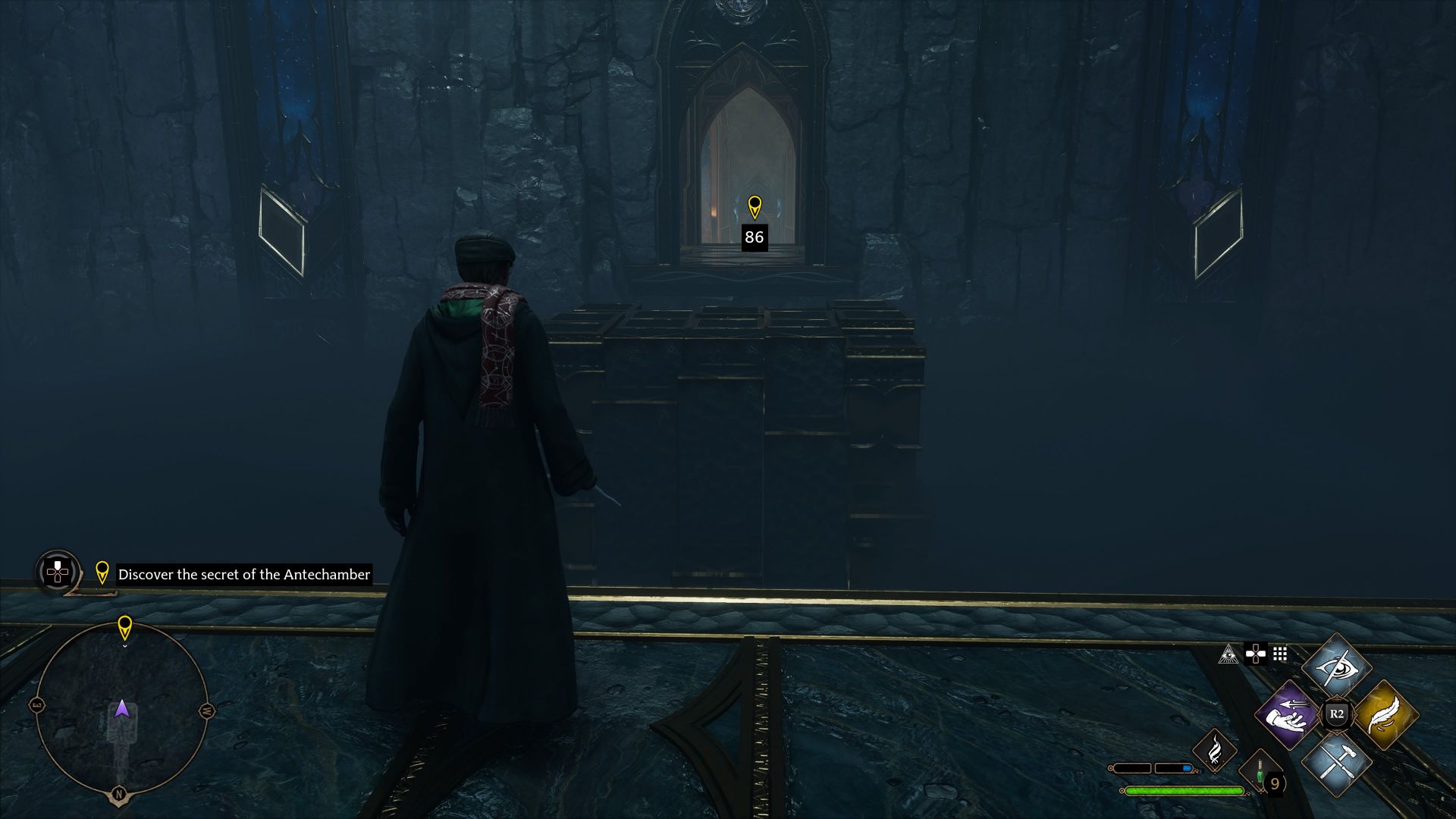1456x819 pixels.
Task: Click the distance label showing 86 meters
Action: pyautogui.click(x=753, y=237)
